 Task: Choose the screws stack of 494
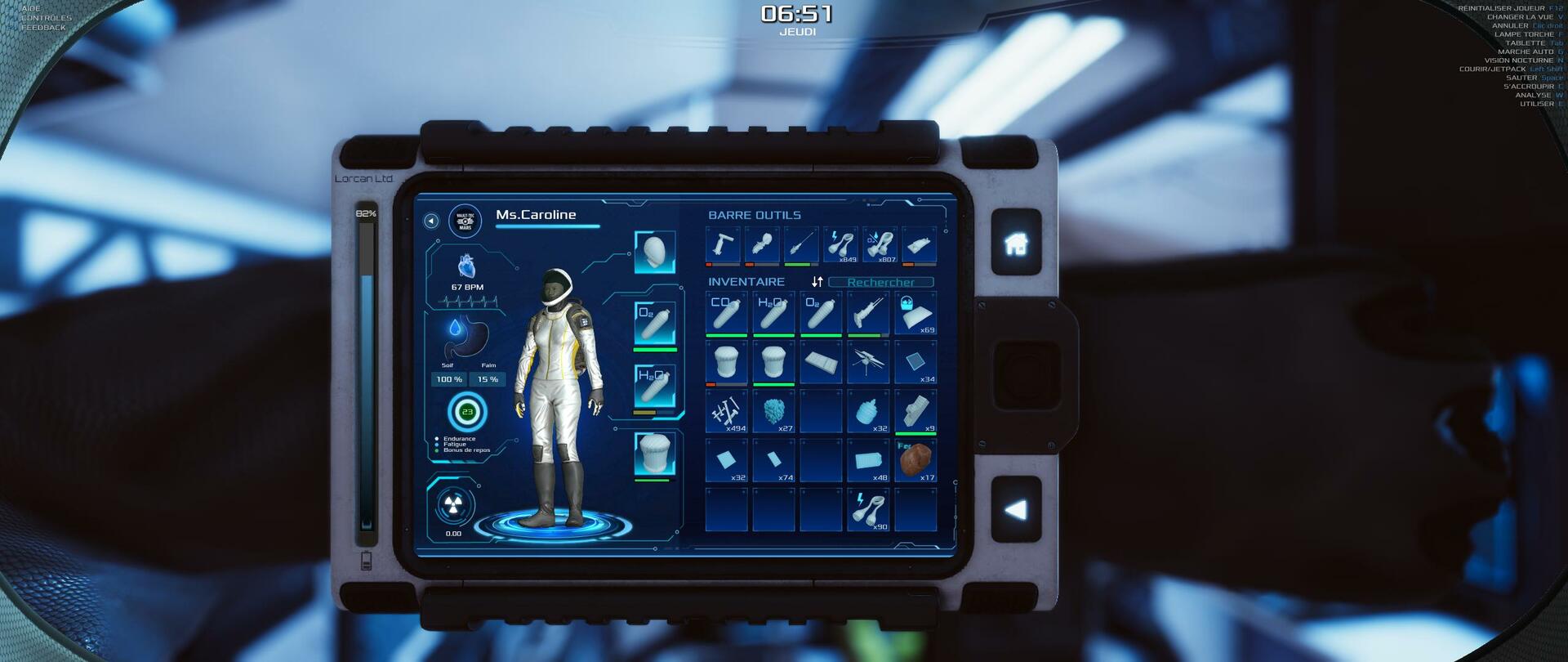[x=726, y=411]
